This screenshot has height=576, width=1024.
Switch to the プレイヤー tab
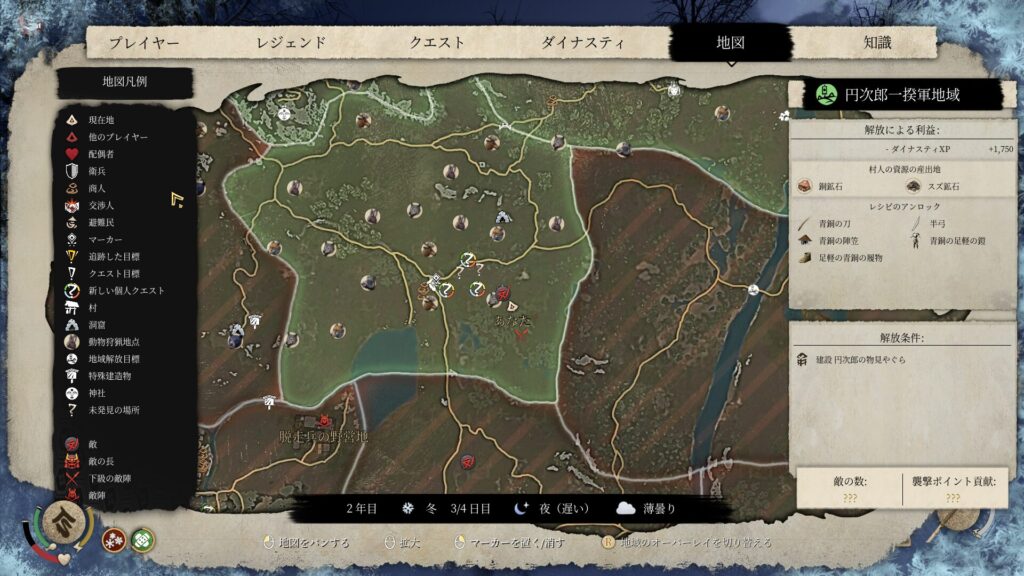[x=144, y=43]
